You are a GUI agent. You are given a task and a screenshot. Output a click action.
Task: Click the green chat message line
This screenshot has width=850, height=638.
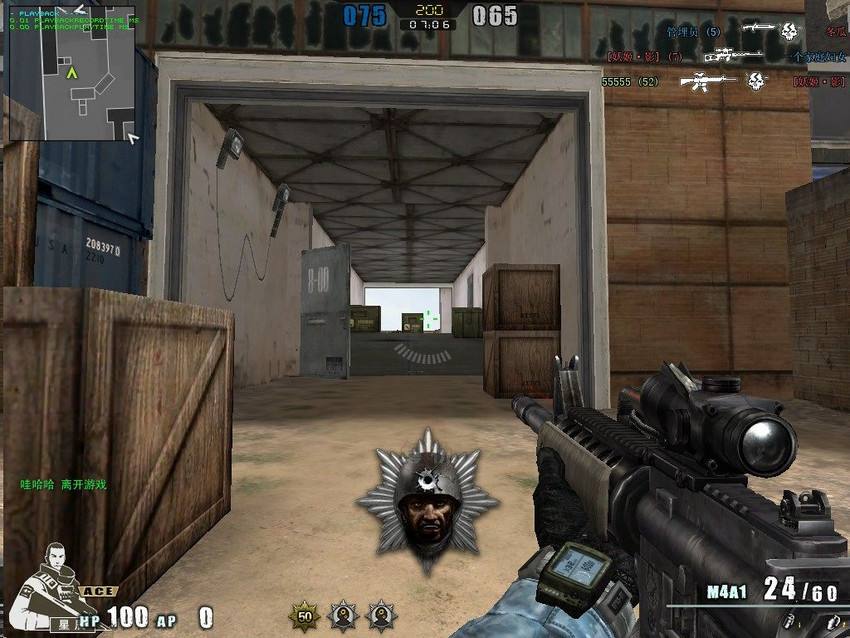(x=63, y=485)
